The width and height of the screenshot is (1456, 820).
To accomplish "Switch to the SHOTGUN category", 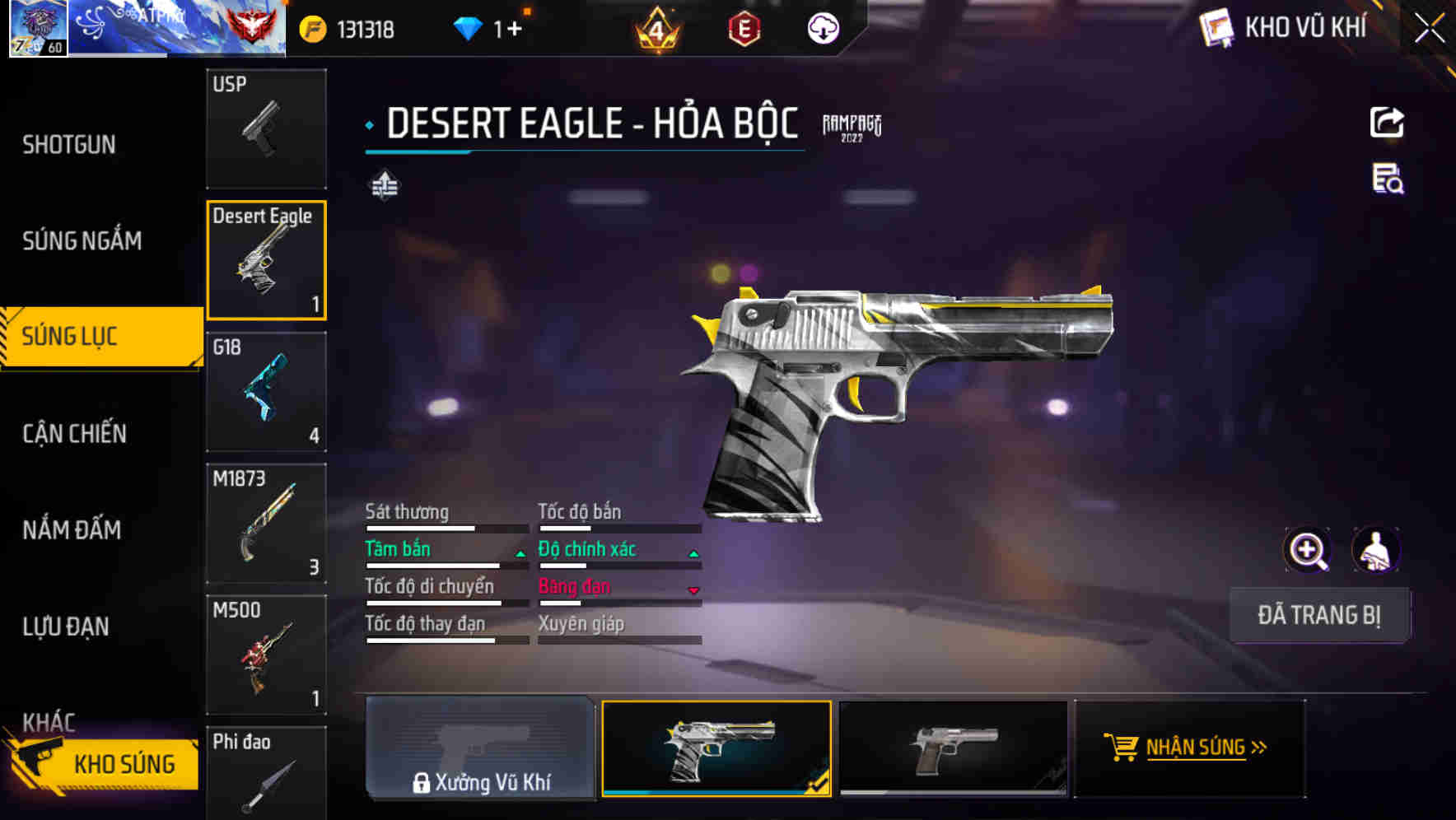I will pos(69,145).
